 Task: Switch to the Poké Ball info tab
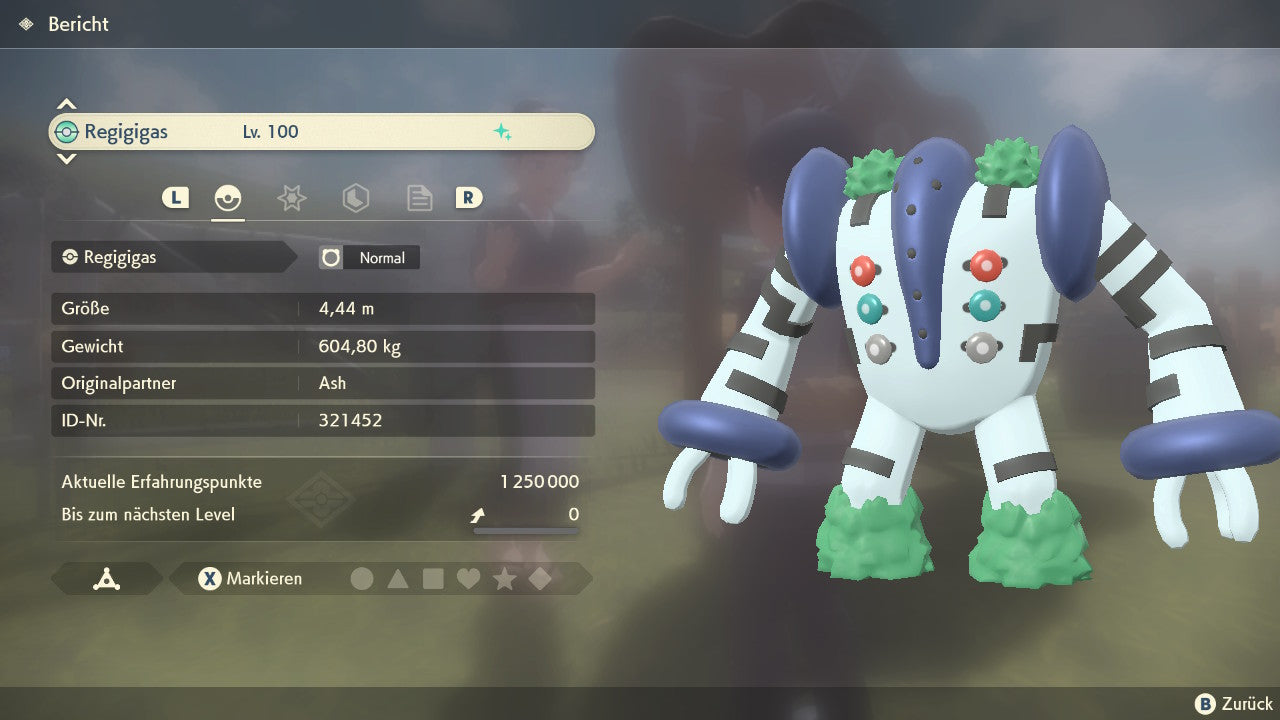tap(228, 198)
